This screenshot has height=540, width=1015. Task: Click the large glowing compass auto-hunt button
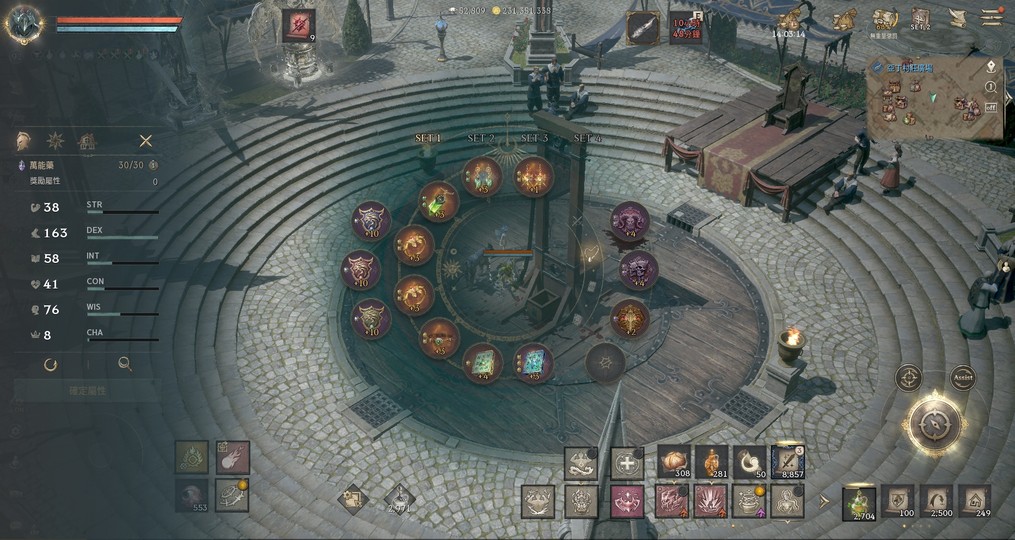pos(935,426)
